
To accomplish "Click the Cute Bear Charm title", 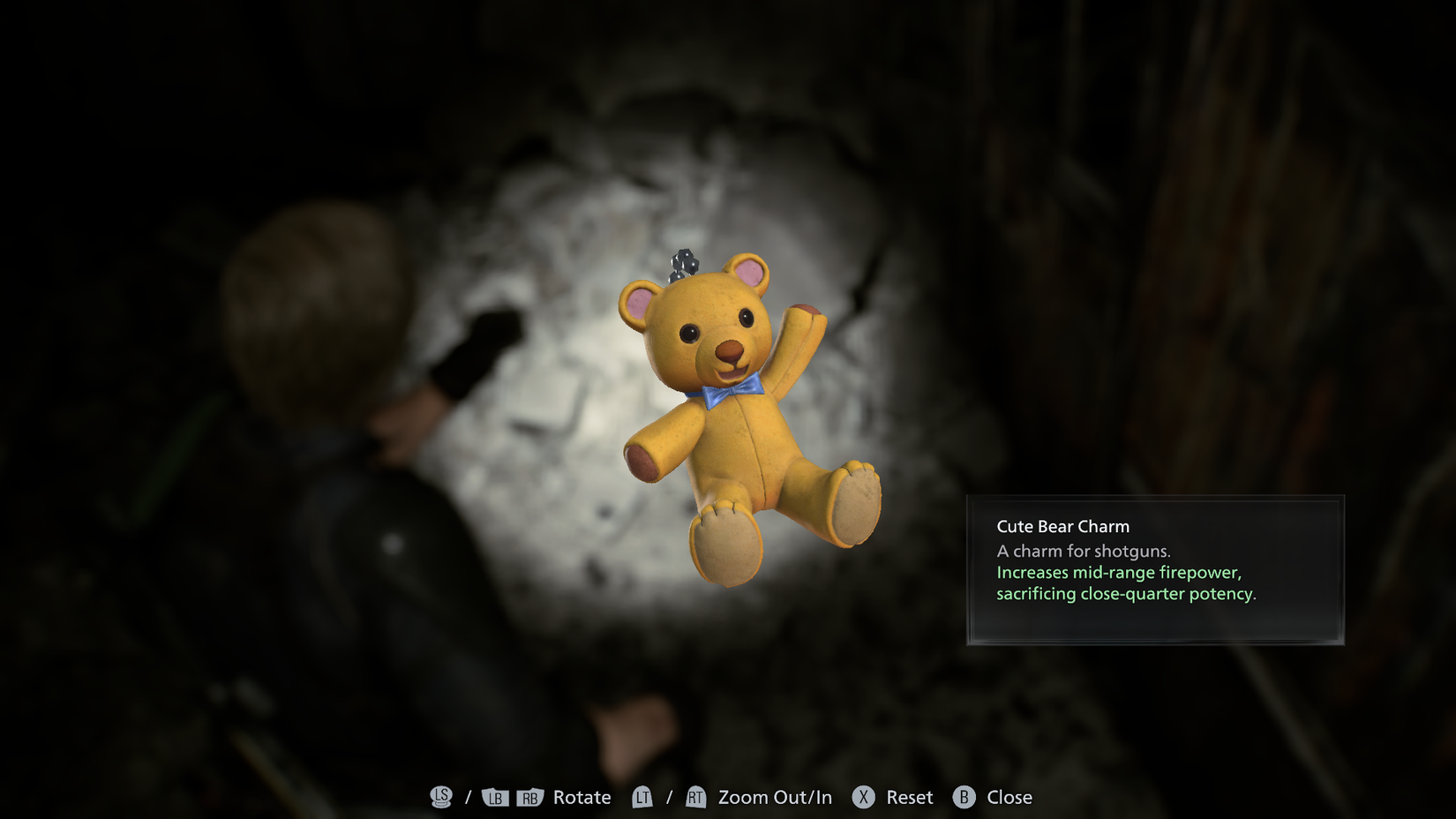I will pyautogui.click(x=1062, y=526).
